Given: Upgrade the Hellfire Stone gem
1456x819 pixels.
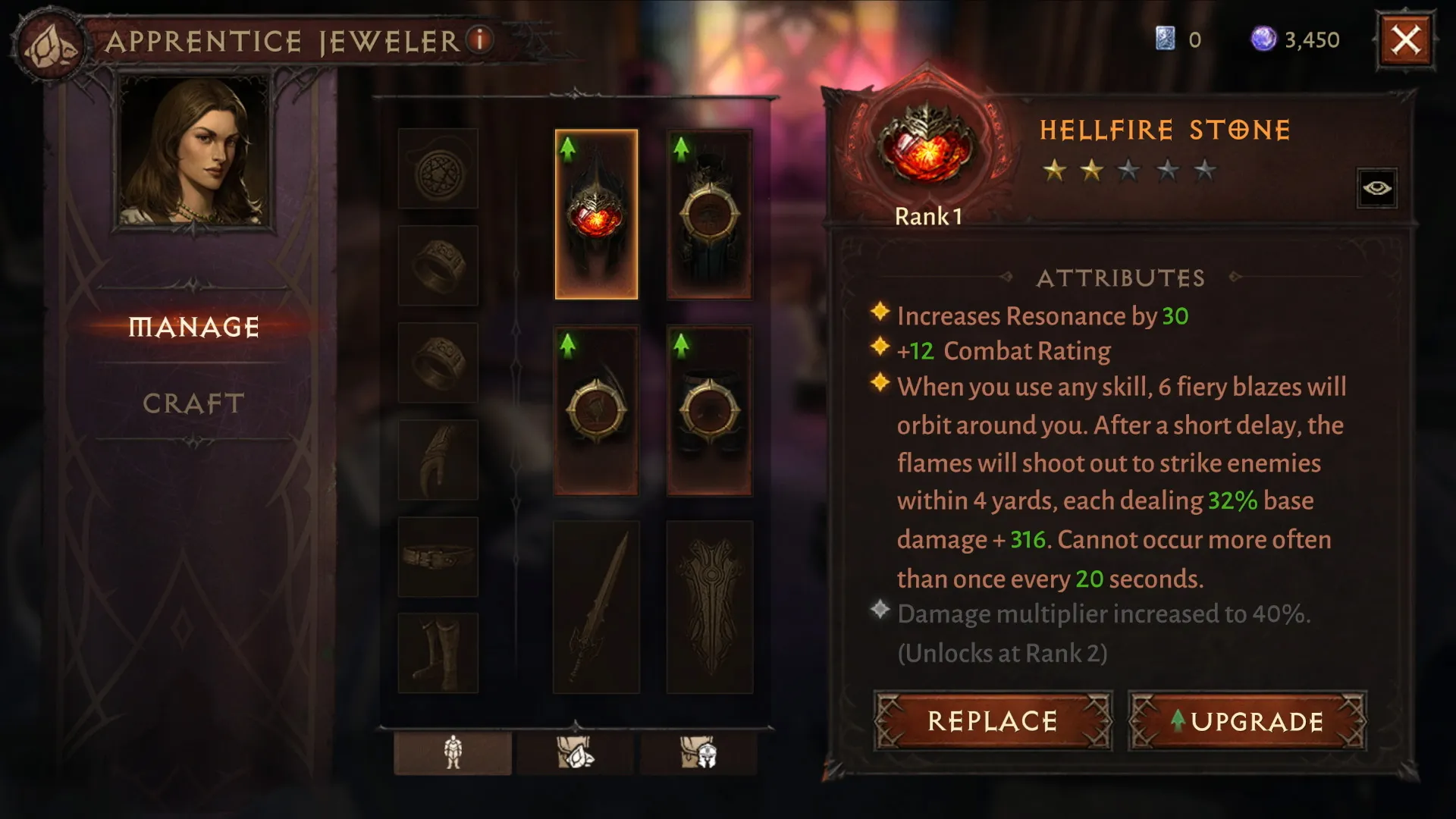Looking at the screenshot, I should 1247,720.
